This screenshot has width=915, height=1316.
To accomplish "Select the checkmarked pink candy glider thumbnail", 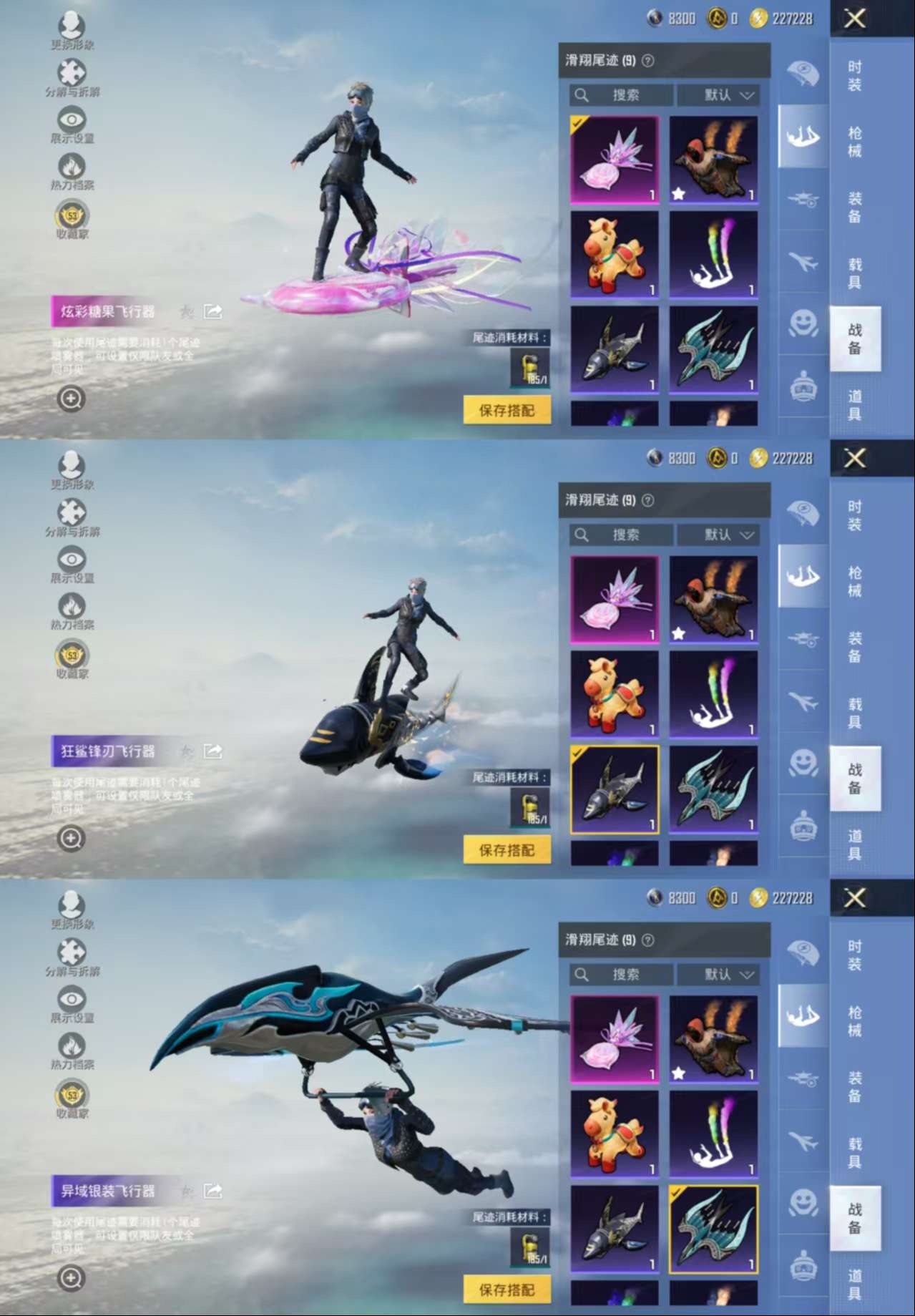I will coord(614,160).
